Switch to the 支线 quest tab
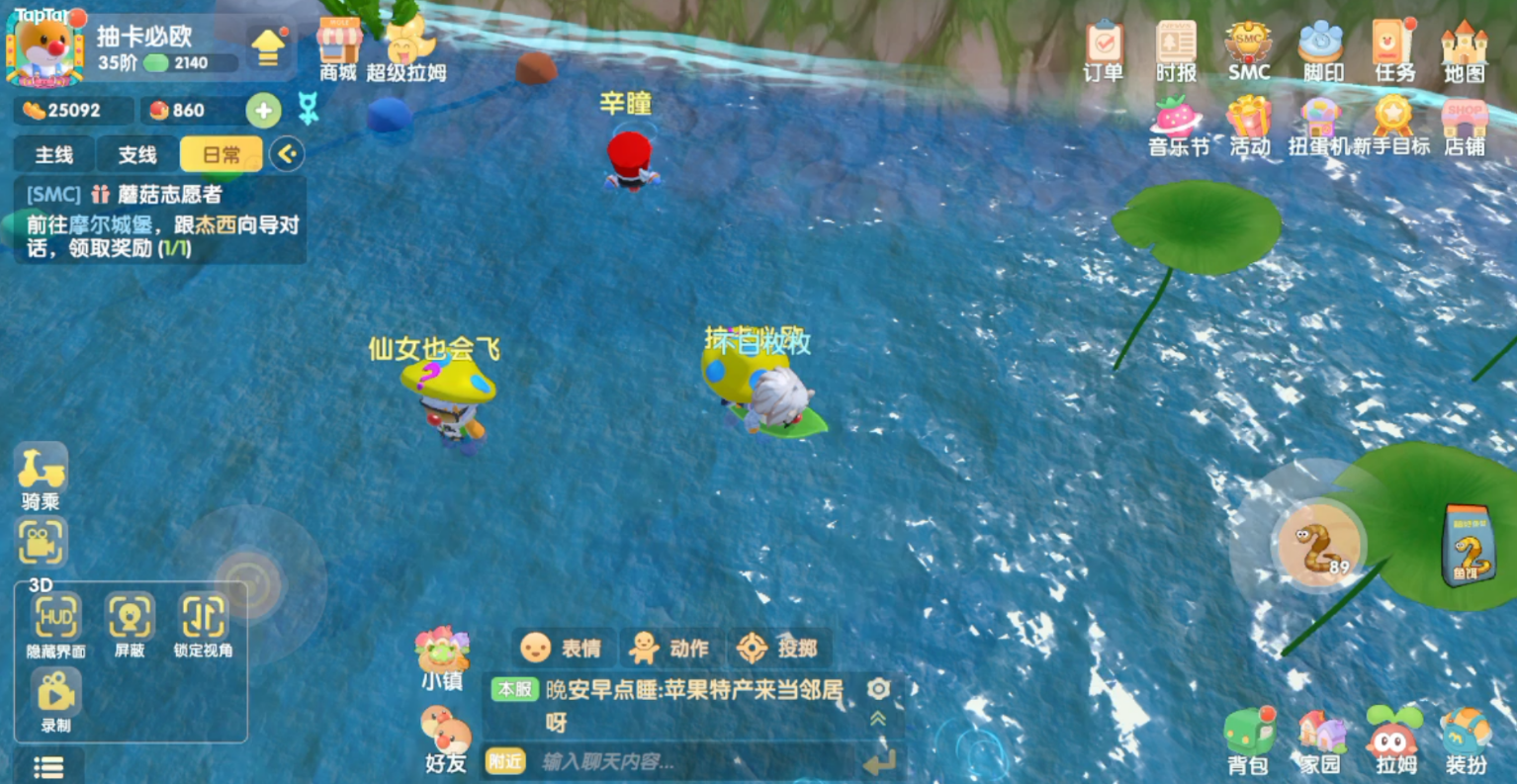 (x=136, y=154)
